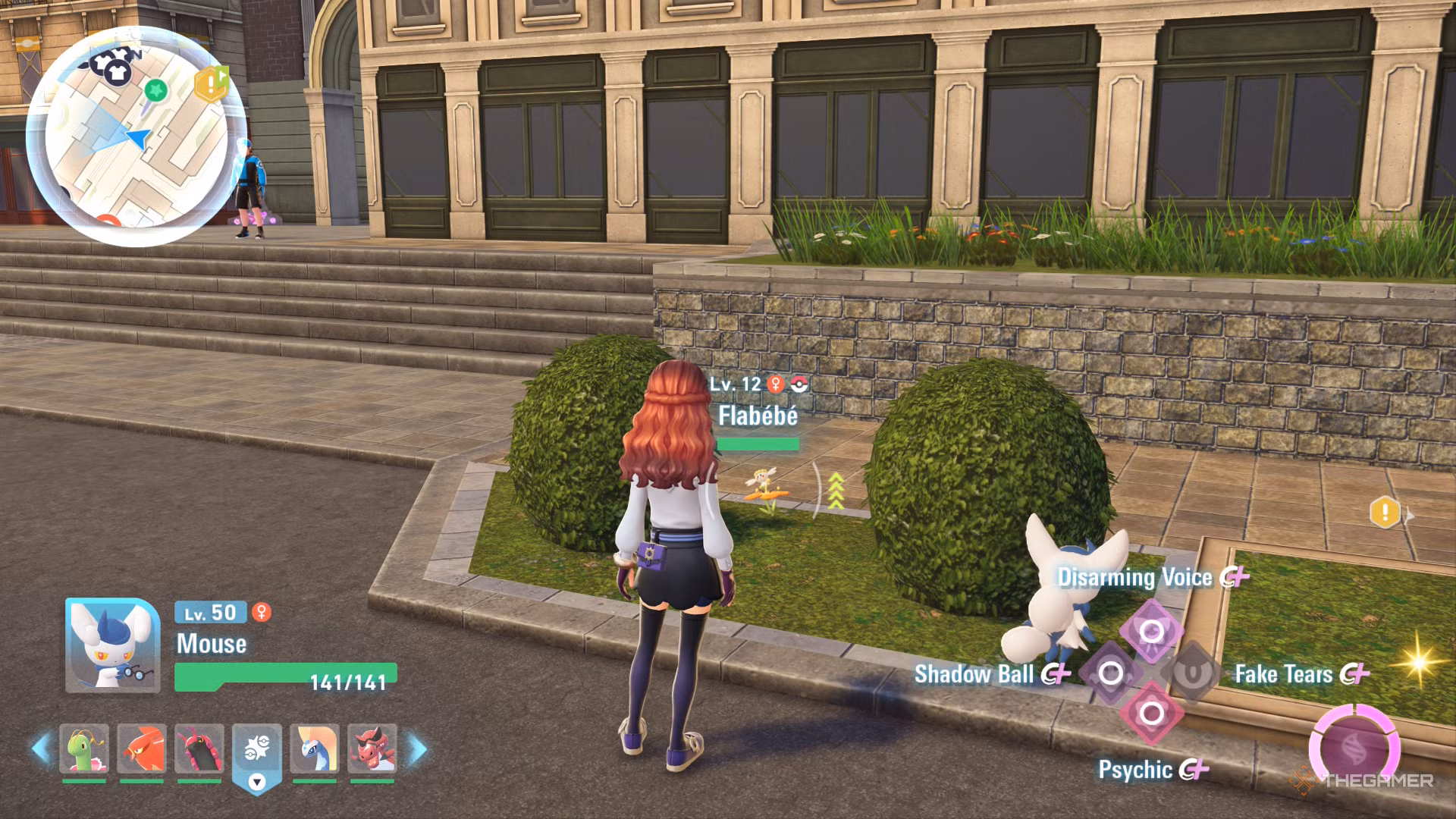The height and width of the screenshot is (819, 1456).
Task: Cycle the party bar with the left arrow
Action: 40,749
